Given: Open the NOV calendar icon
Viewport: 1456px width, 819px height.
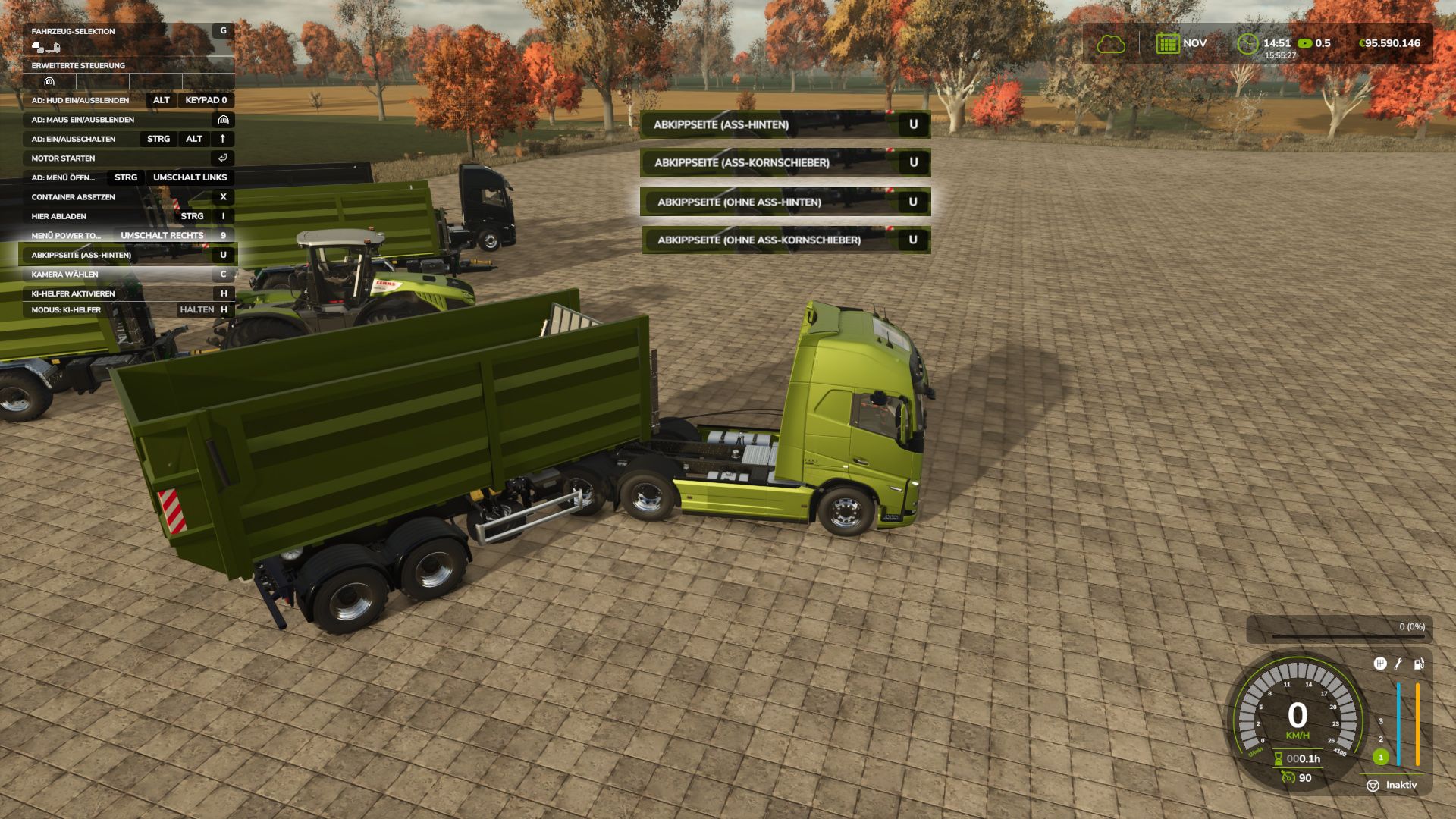Looking at the screenshot, I should [x=1167, y=43].
